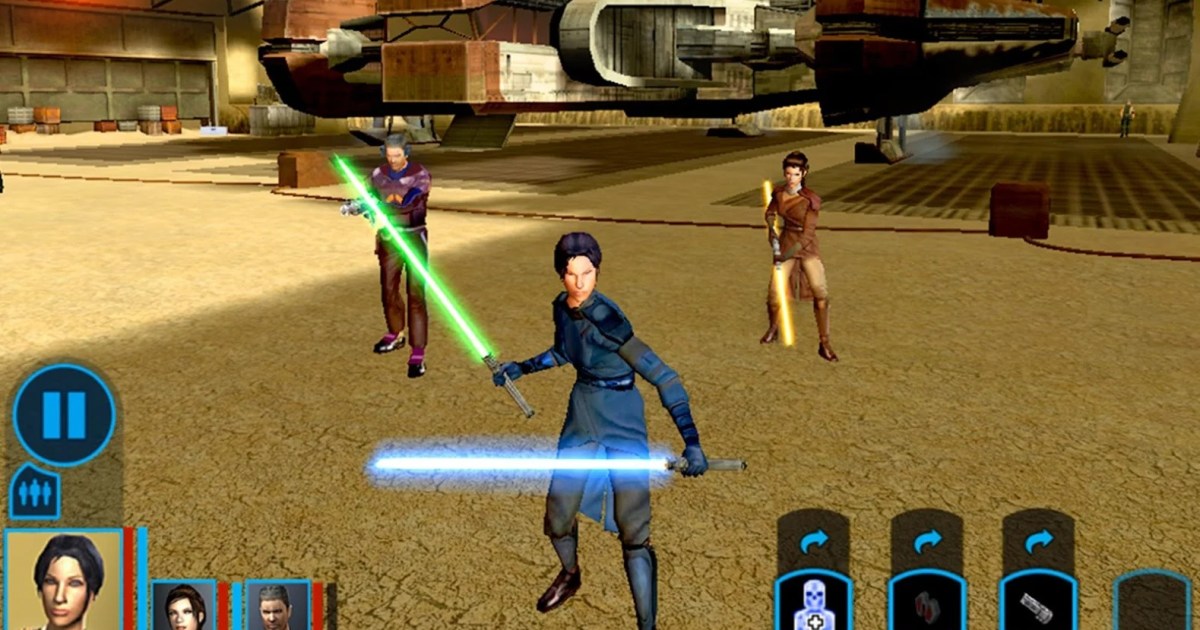Cycle the arrow above the healing slot
The width and height of the screenshot is (1200, 630).
tap(814, 541)
